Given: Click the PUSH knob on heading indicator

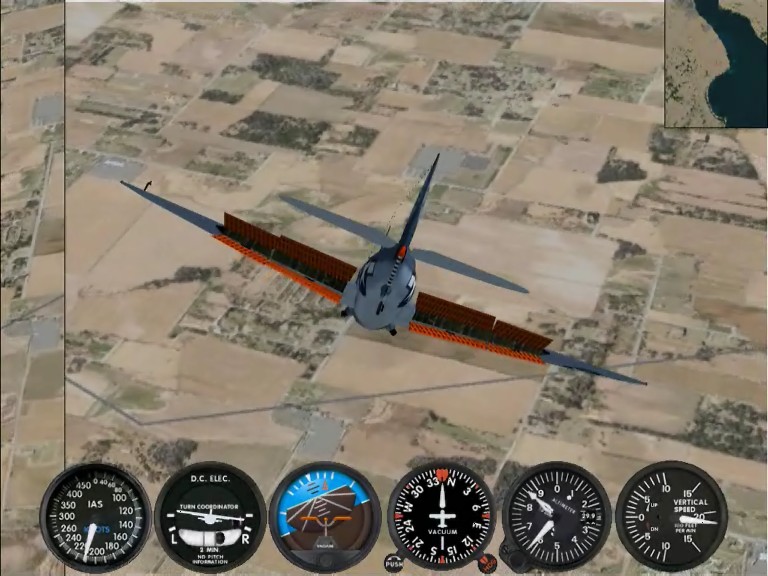Looking at the screenshot, I should 394,564.
